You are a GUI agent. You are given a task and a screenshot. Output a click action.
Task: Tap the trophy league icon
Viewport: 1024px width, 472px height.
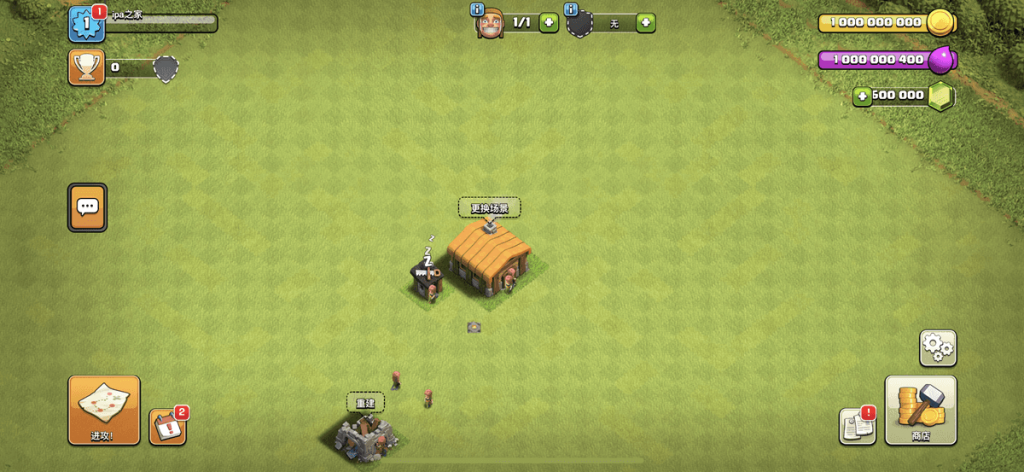87,67
